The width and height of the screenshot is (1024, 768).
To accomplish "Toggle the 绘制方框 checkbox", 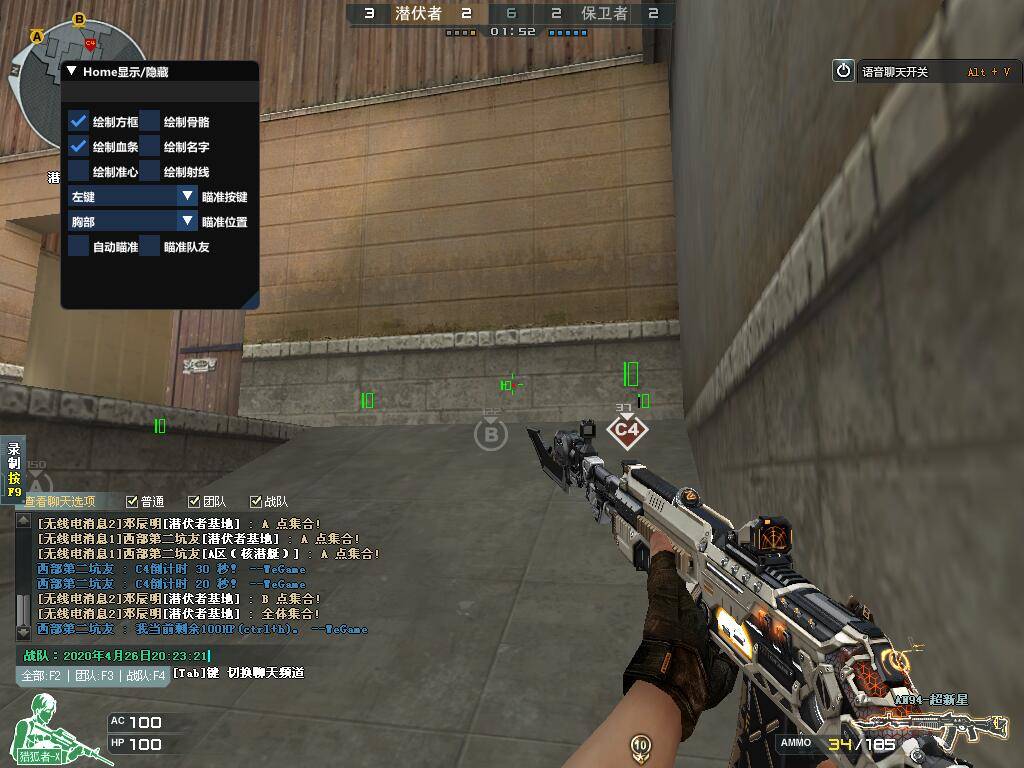I will coord(78,121).
